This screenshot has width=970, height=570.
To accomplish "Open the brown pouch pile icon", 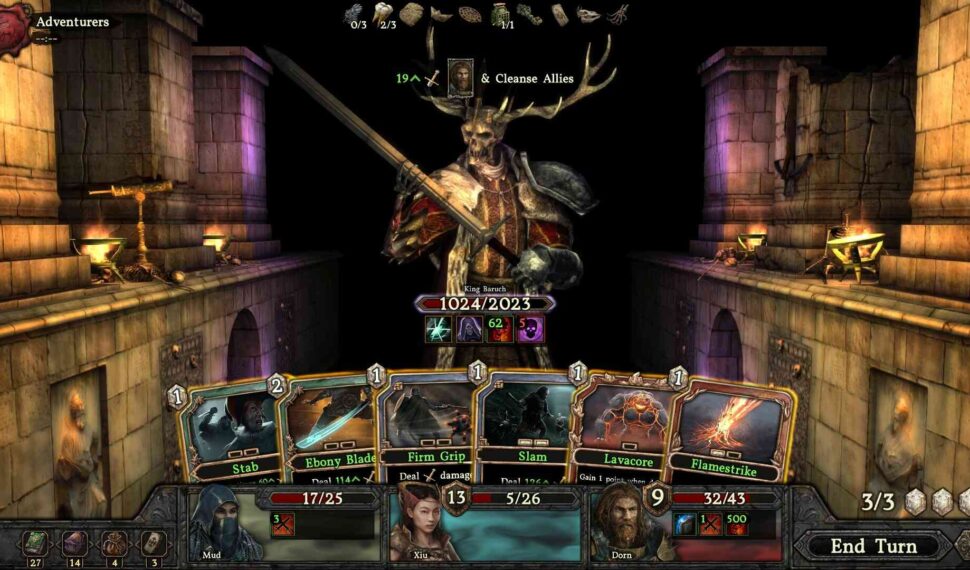I will (114, 543).
